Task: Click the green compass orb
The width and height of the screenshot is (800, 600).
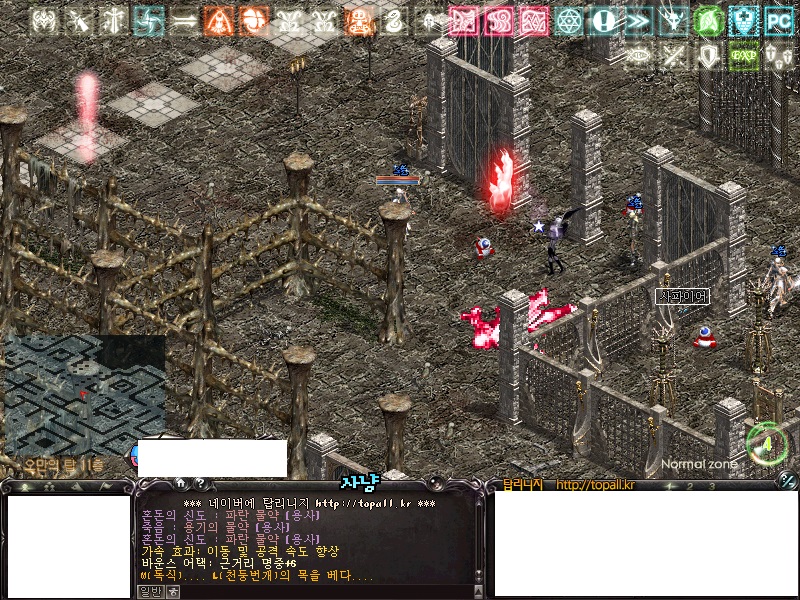Action: [x=767, y=441]
